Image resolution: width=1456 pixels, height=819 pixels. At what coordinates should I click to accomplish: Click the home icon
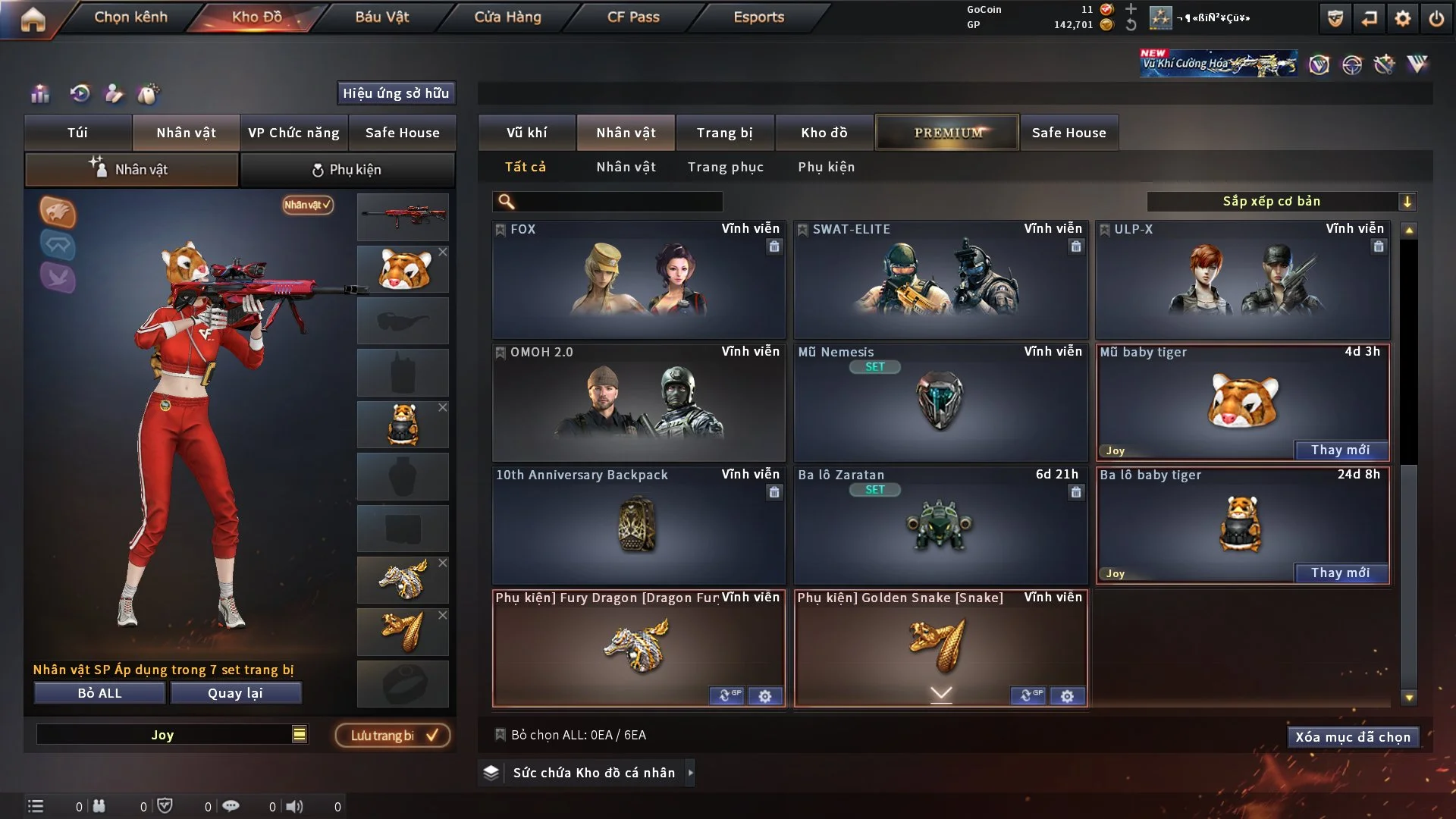coord(33,19)
